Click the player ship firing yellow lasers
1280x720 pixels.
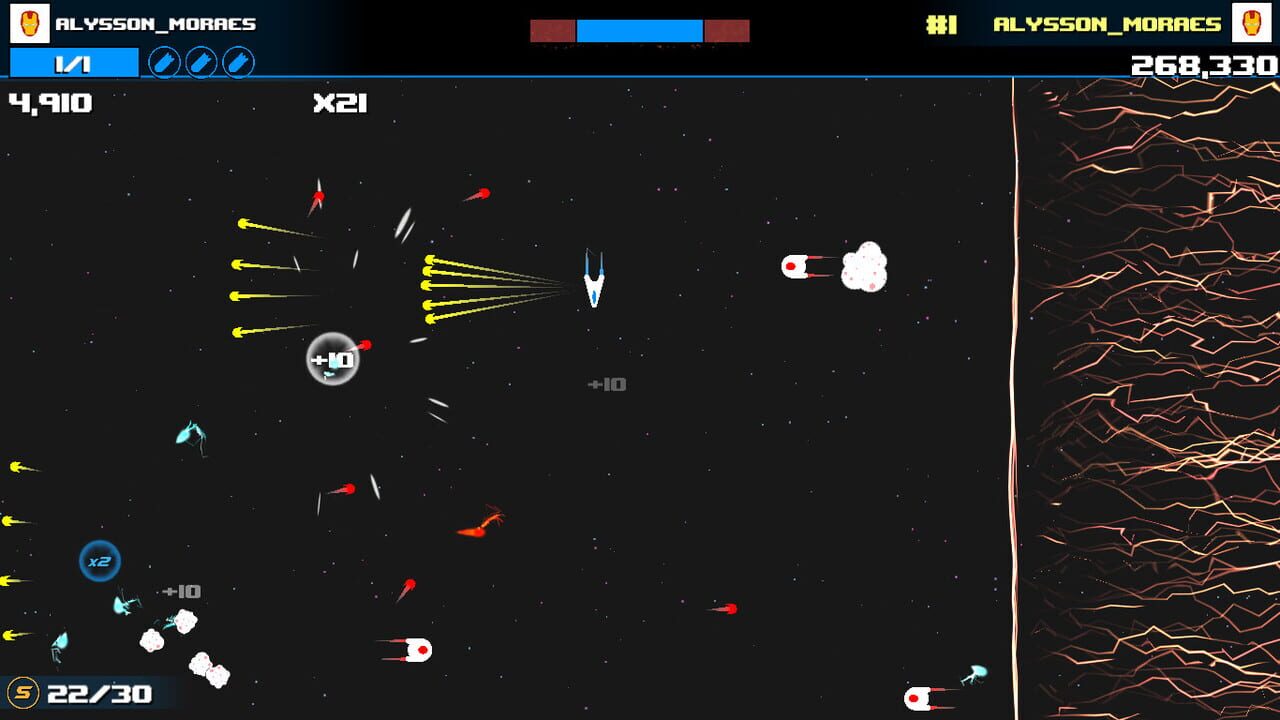point(592,280)
